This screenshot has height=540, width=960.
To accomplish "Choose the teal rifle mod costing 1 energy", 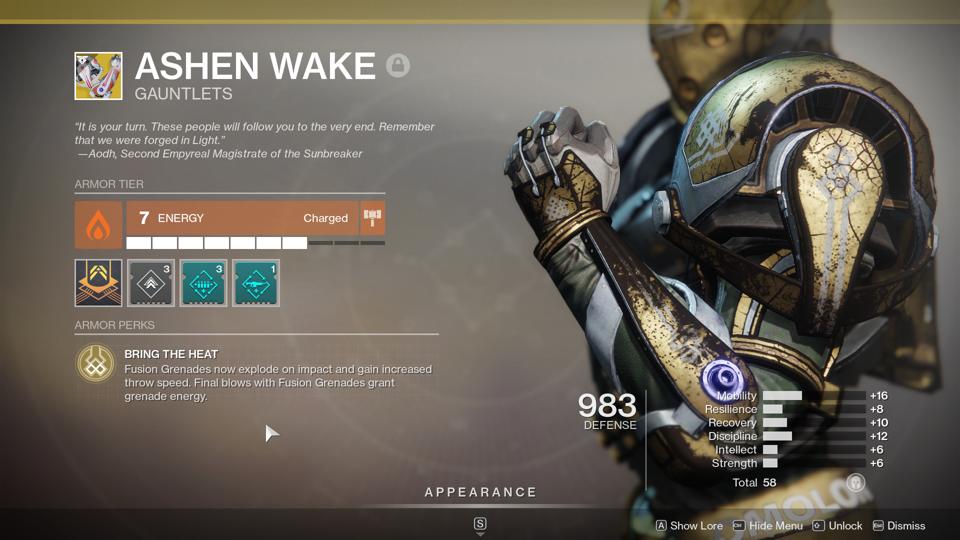I will (256, 283).
